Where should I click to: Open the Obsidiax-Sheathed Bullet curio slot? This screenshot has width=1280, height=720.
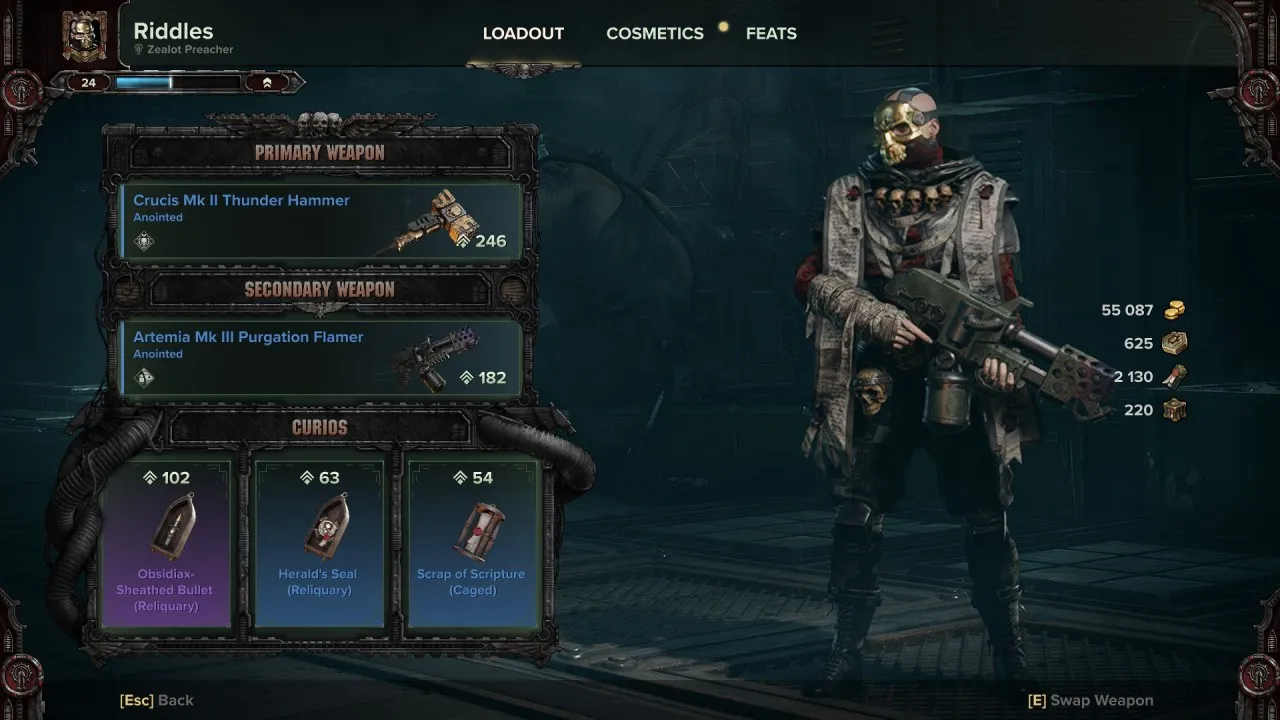[x=166, y=543]
